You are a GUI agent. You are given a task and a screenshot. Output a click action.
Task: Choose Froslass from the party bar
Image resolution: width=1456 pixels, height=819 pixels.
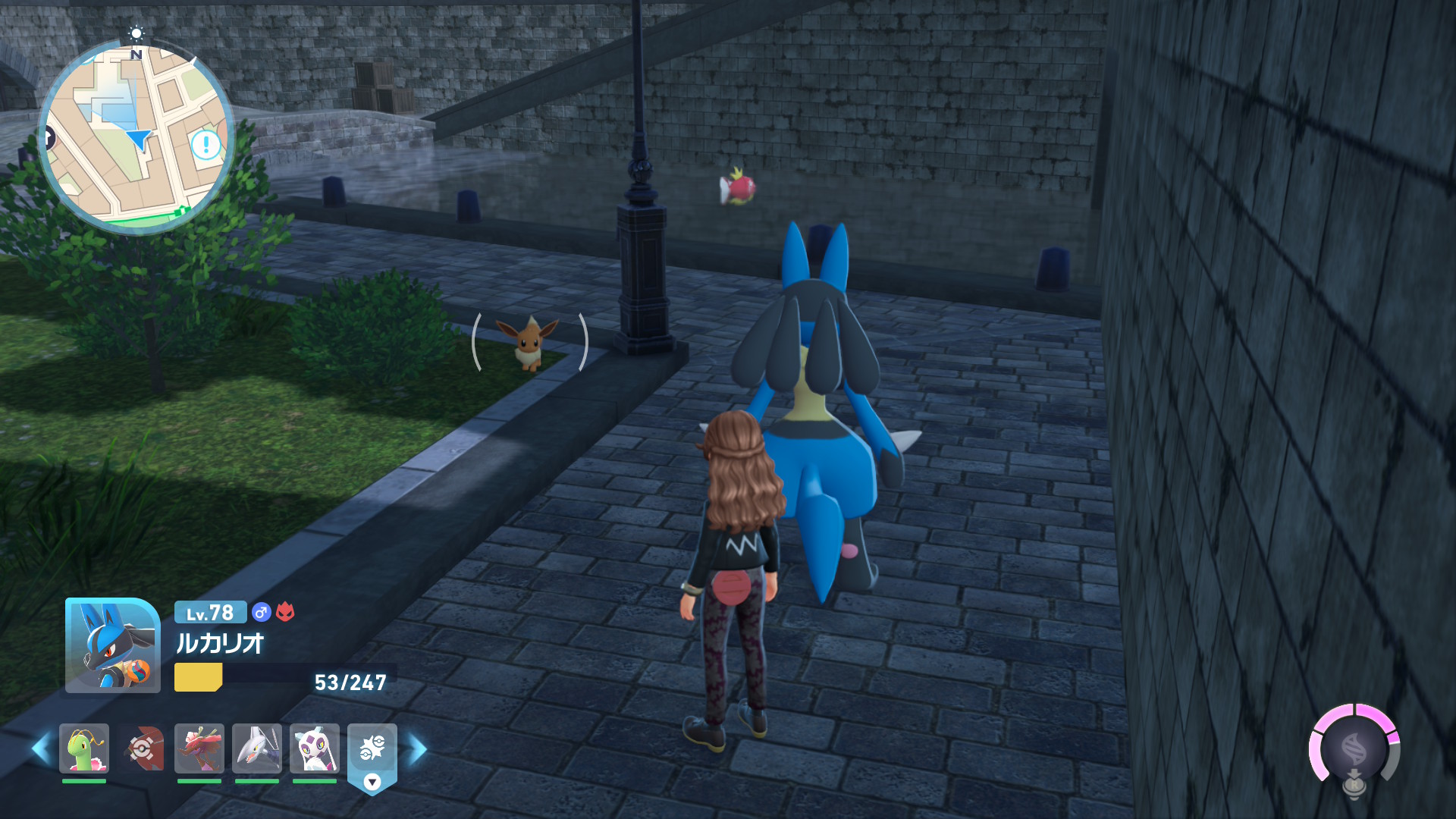pyautogui.click(x=315, y=748)
